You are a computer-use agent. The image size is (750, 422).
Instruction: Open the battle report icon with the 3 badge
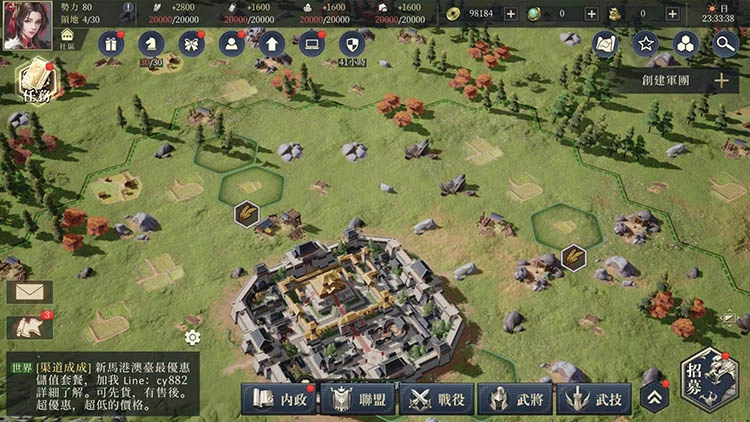pos(29,327)
